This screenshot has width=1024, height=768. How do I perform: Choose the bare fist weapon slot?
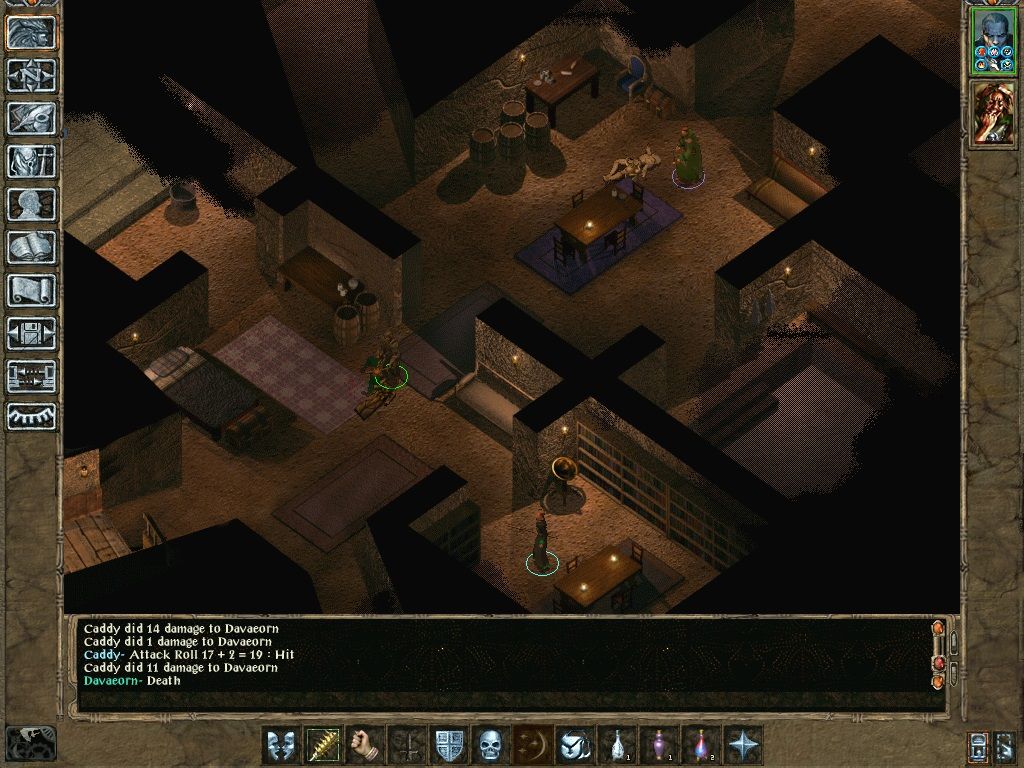click(365, 745)
